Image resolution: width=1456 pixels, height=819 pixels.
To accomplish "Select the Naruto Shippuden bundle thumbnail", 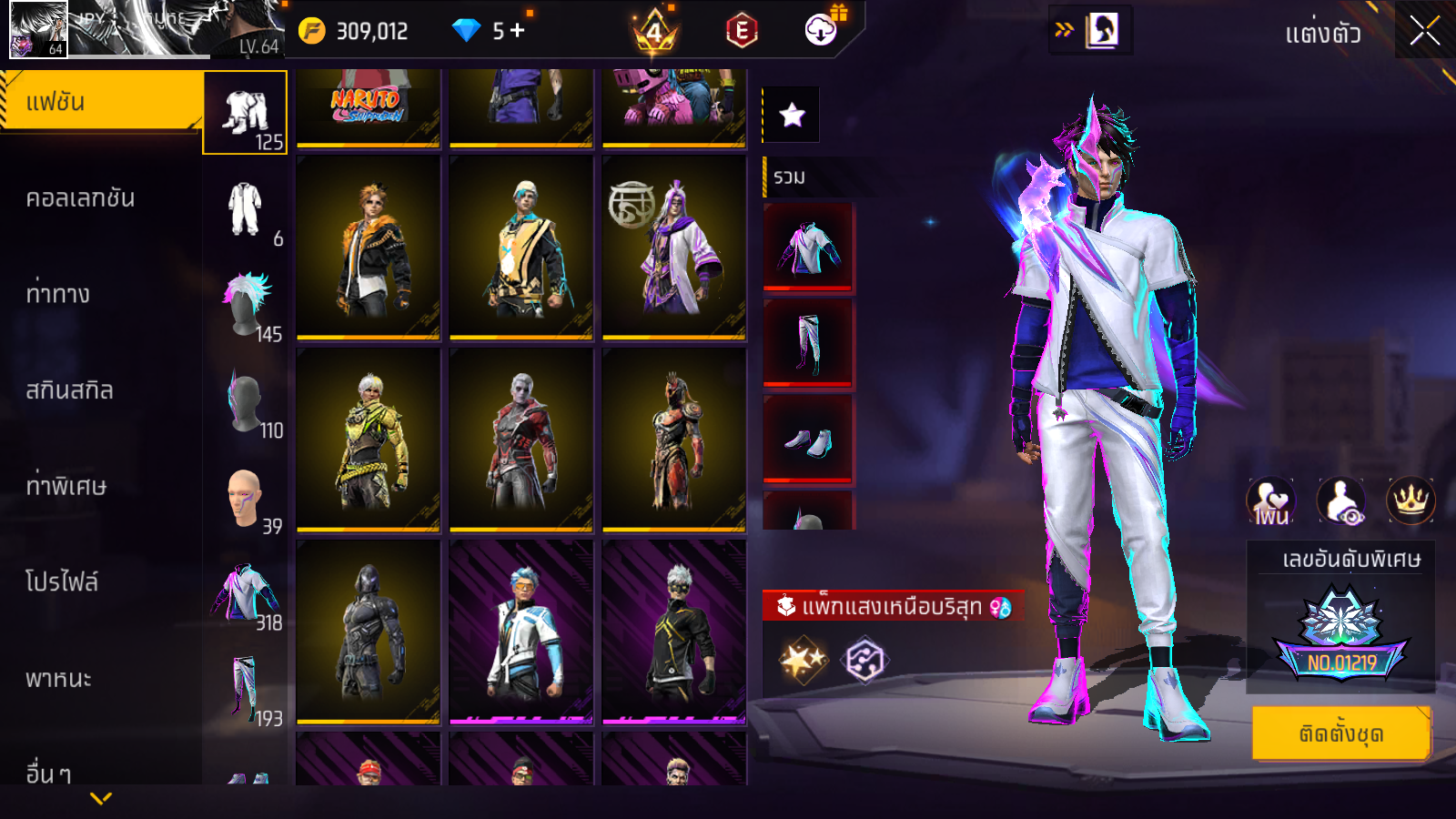I will tap(368, 106).
